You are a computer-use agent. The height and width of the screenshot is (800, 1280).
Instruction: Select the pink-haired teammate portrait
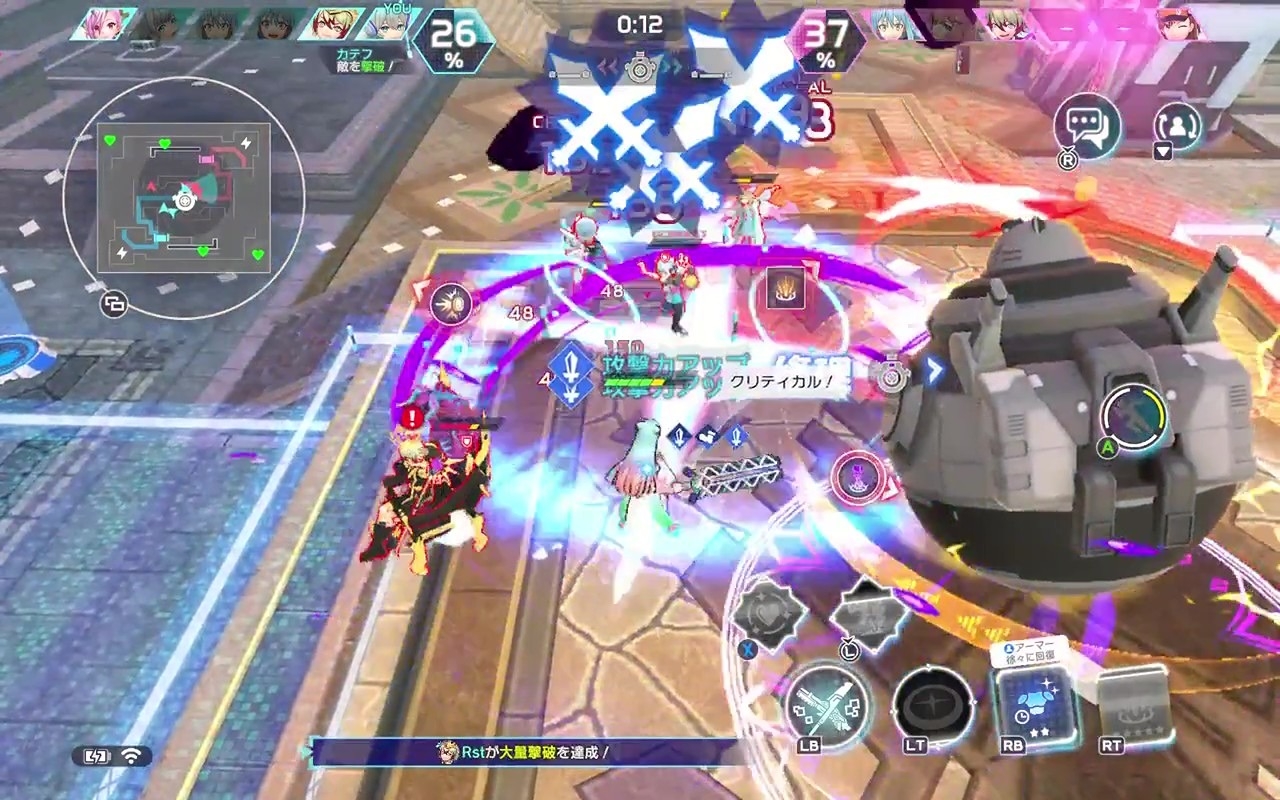[104, 24]
